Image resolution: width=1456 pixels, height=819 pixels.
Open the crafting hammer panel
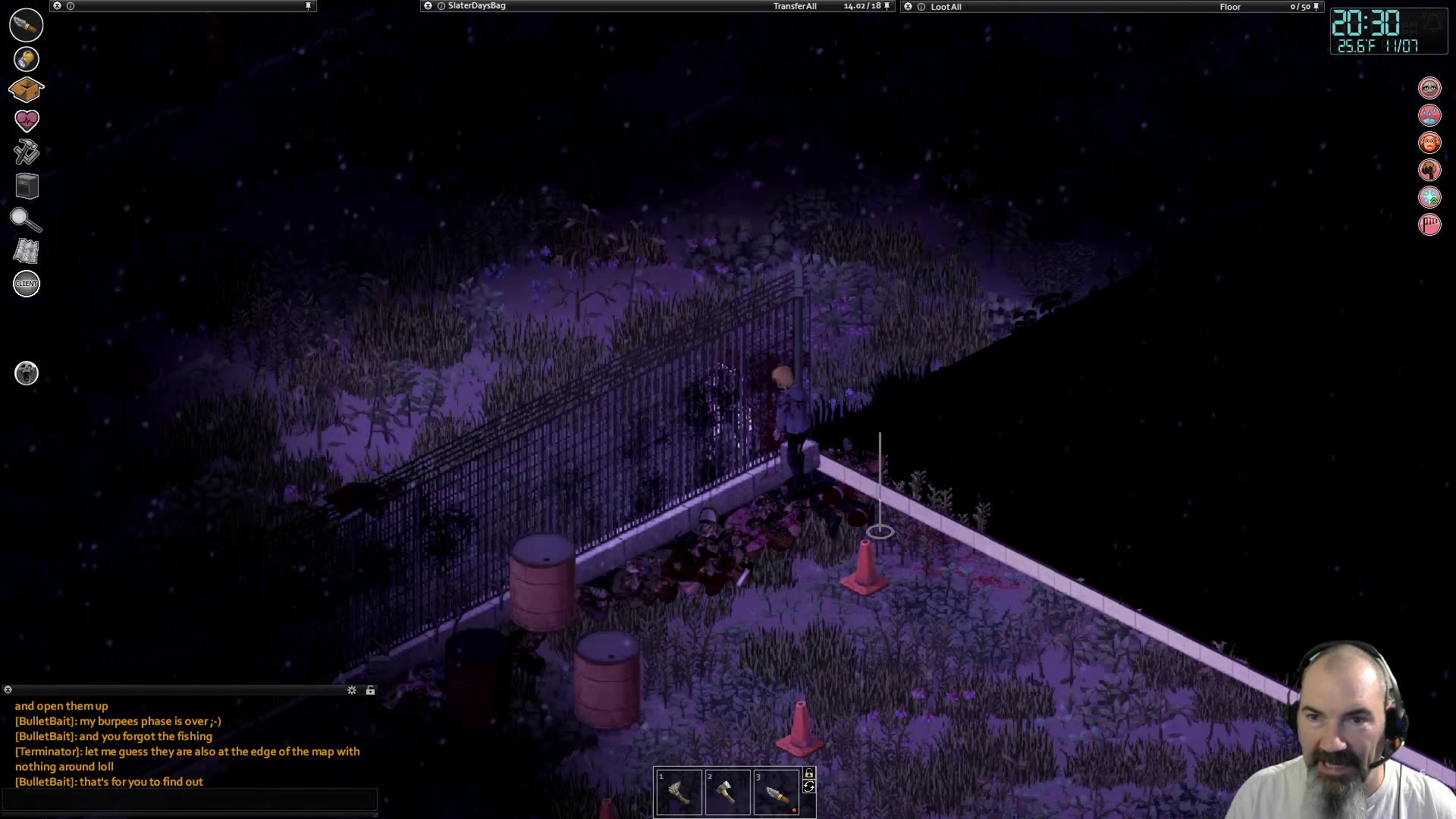point(26,152)
